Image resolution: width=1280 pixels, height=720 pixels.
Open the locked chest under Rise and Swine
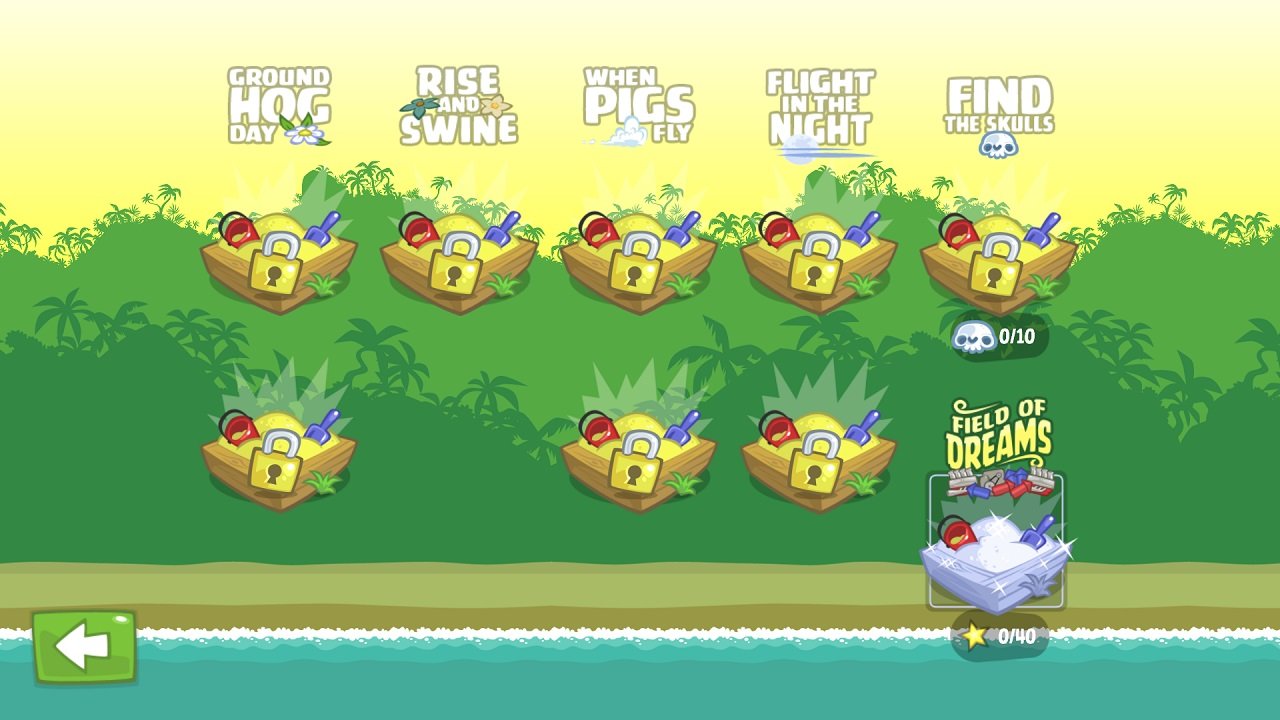(455, 255)
